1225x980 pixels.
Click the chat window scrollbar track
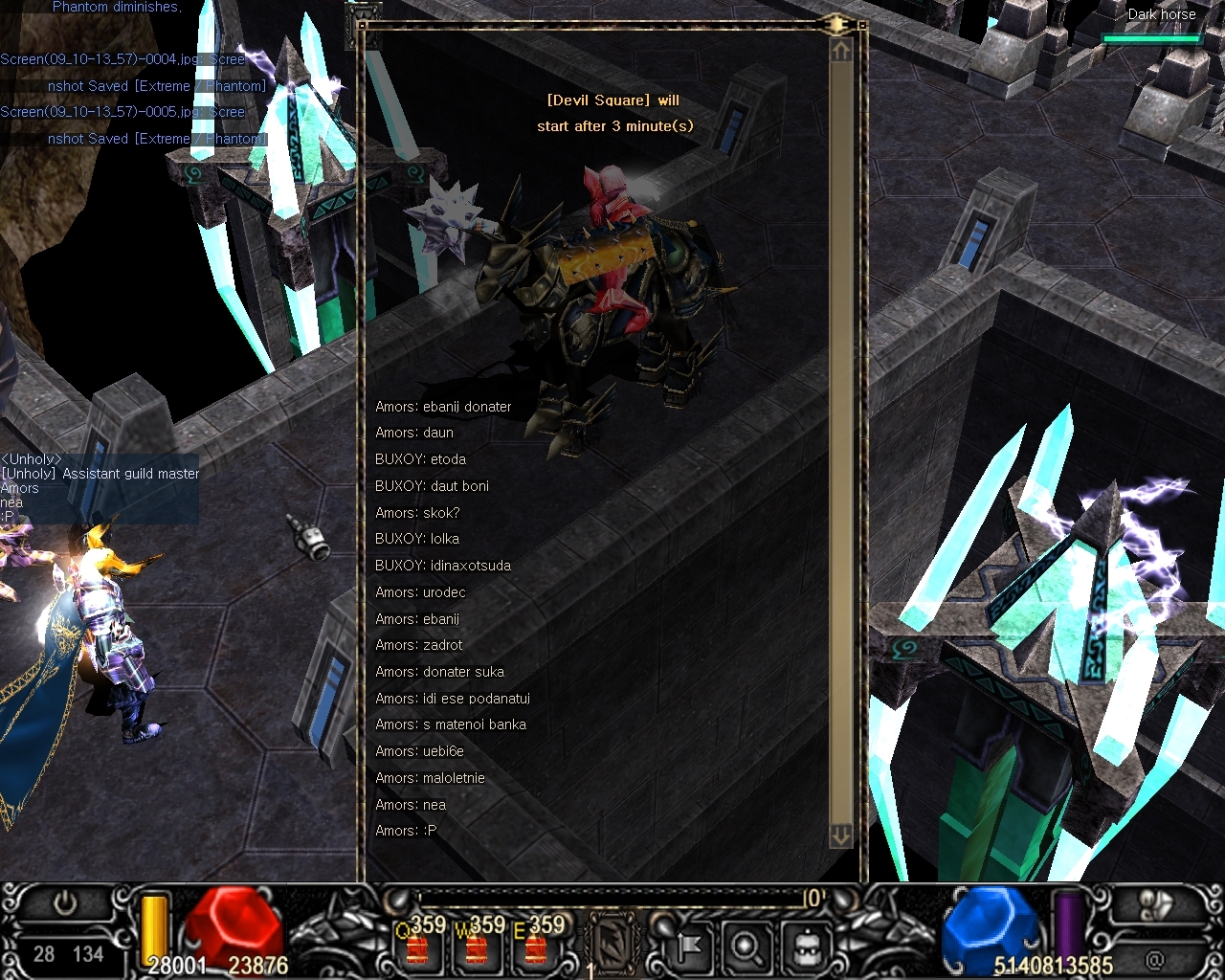click(x=841, y=431)
